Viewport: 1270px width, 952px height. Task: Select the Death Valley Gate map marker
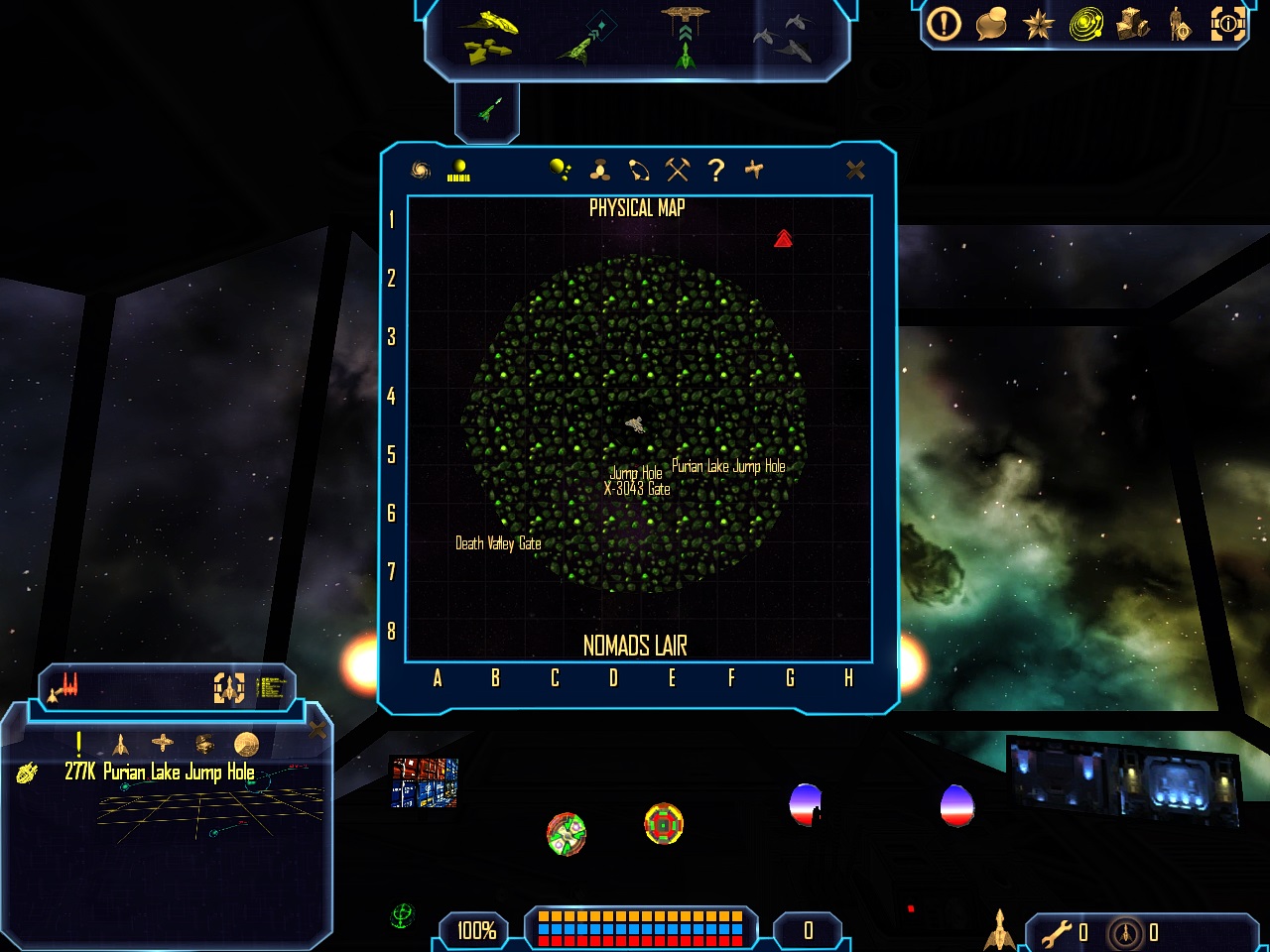click(x=498, y=543)
